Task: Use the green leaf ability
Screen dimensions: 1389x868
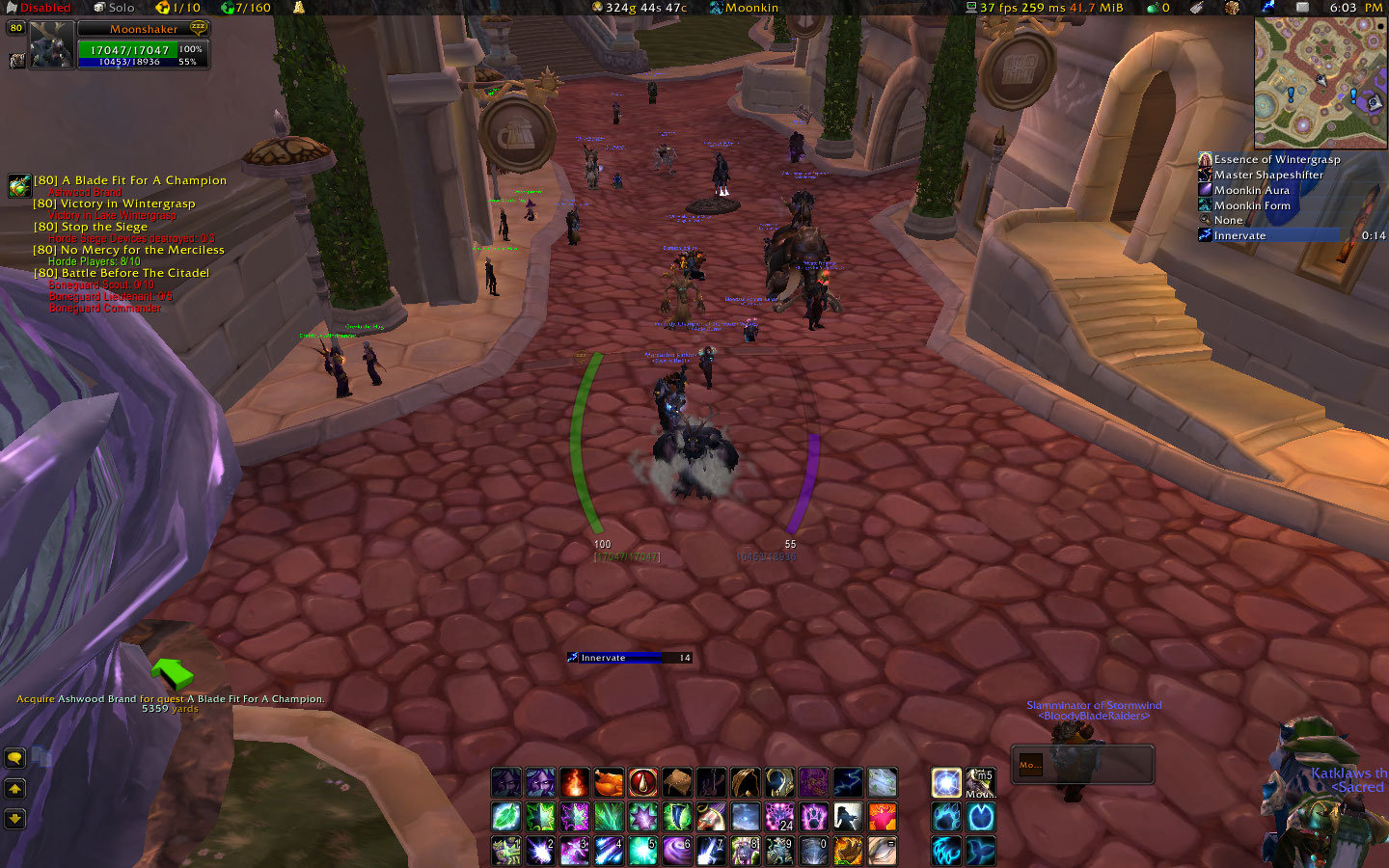Action: [506, 818]
